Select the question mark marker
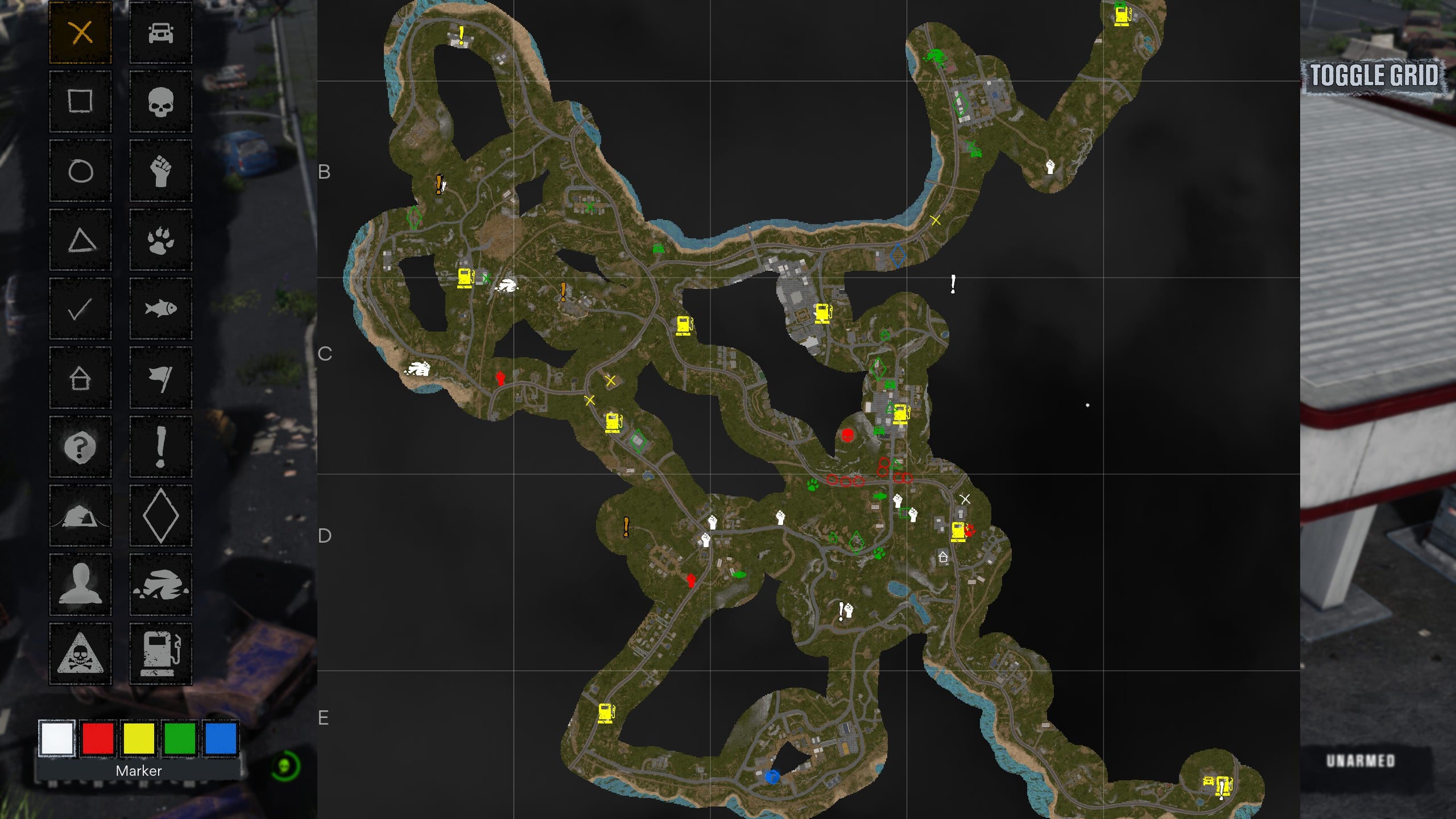The image size is (1456, 819). (81, 447)
